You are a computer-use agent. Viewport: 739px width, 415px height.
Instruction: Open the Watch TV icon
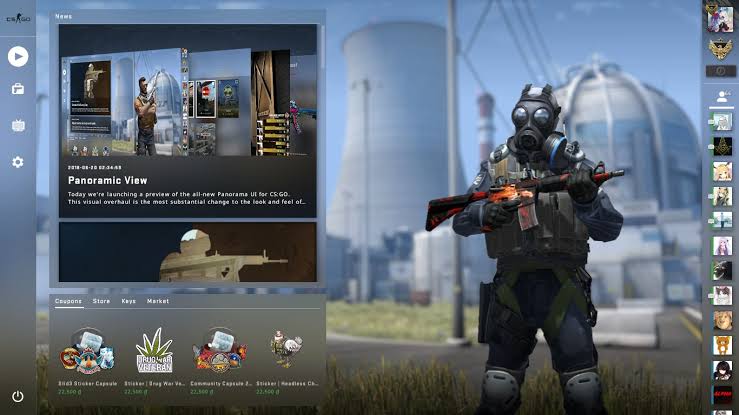pos(18,126)
